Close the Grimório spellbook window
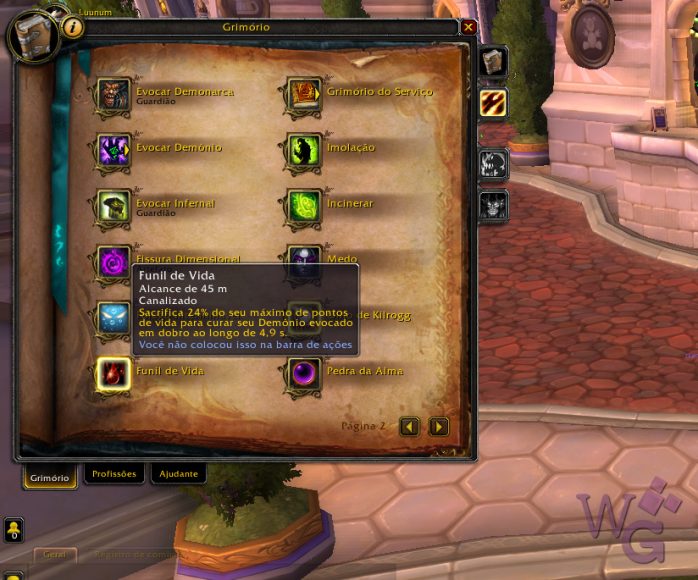Screen dimensions: 698x580 pos(469,27)
